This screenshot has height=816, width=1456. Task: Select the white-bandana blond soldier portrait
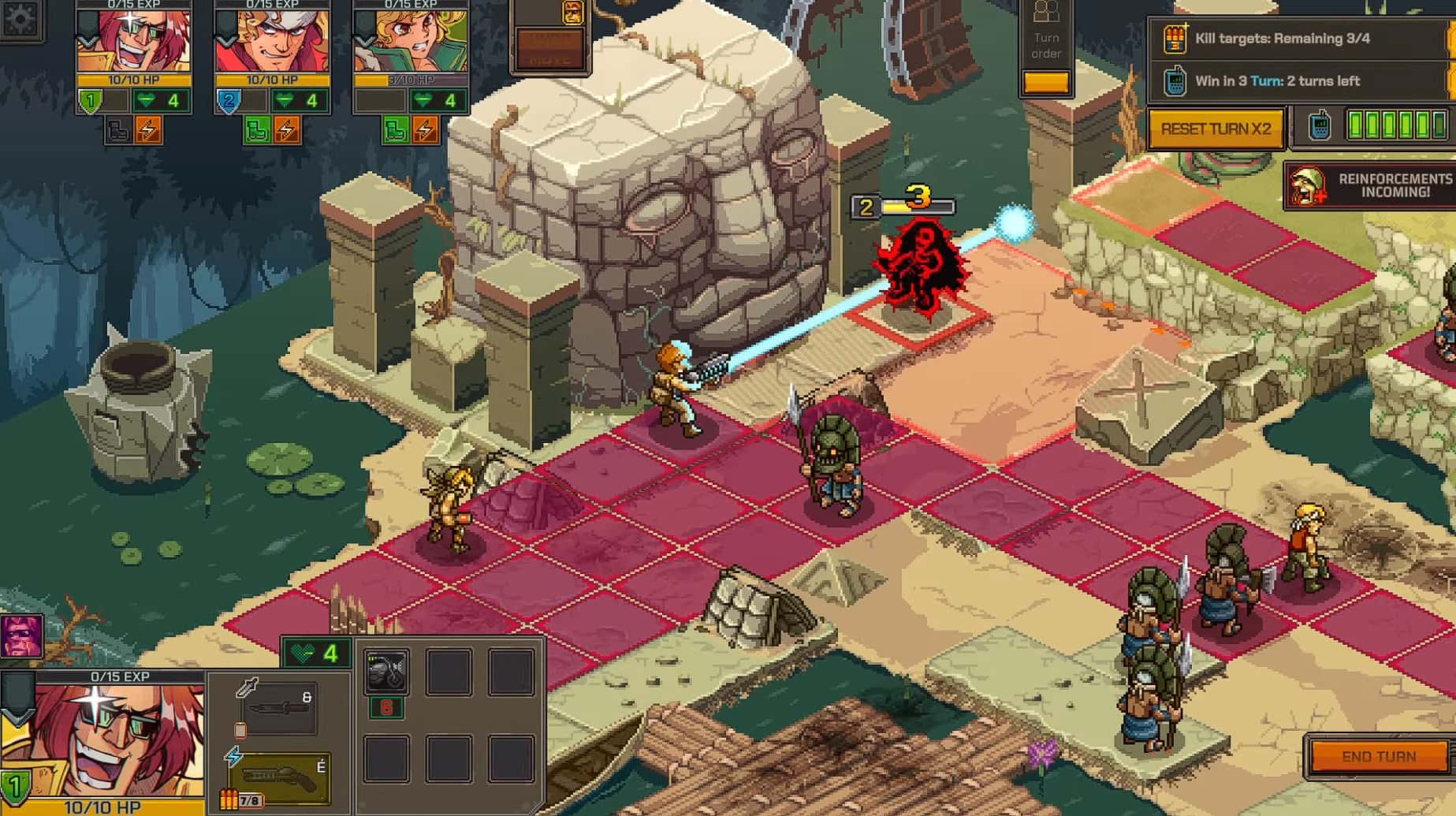click(272, 41)
